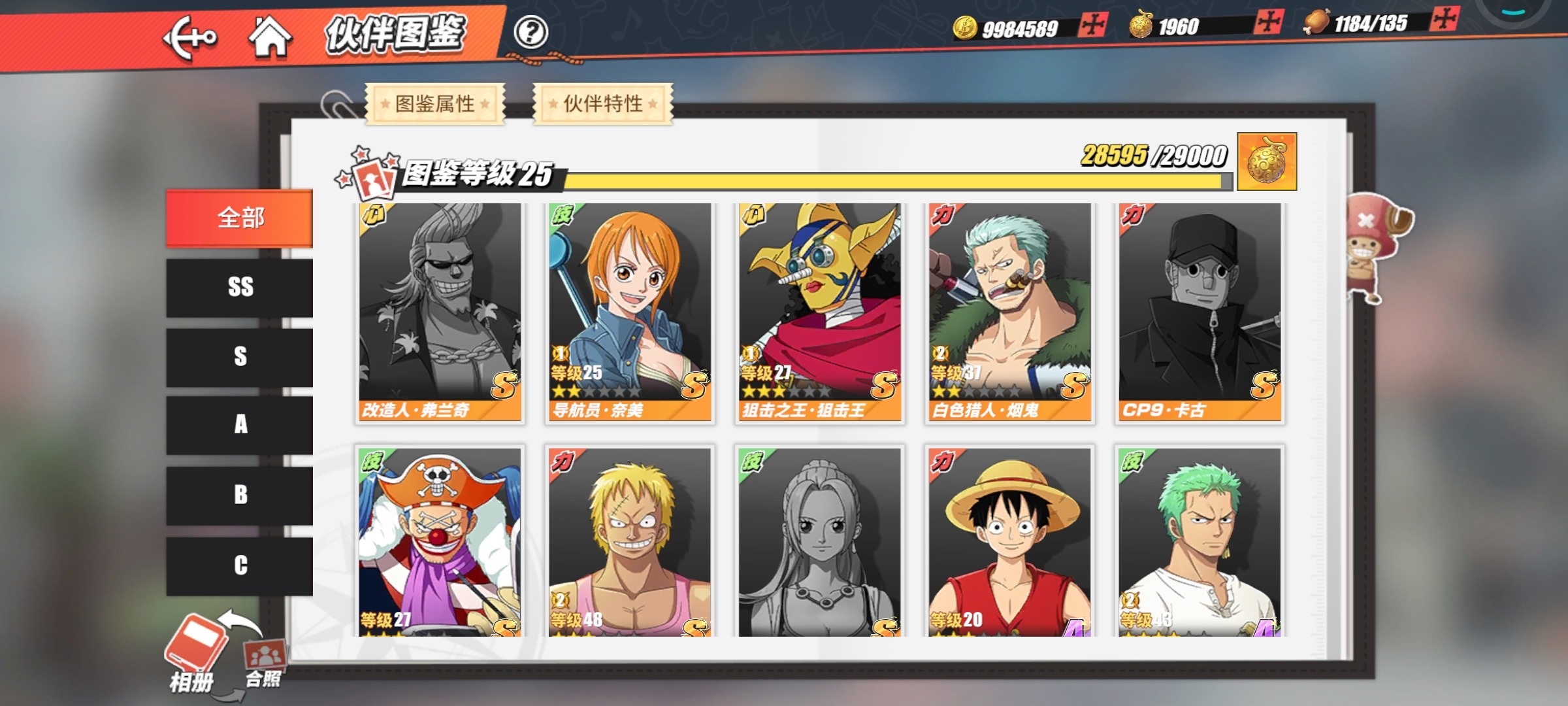Filter partners by A rank
Viewport: 1568px width, 706px height.
240,425
